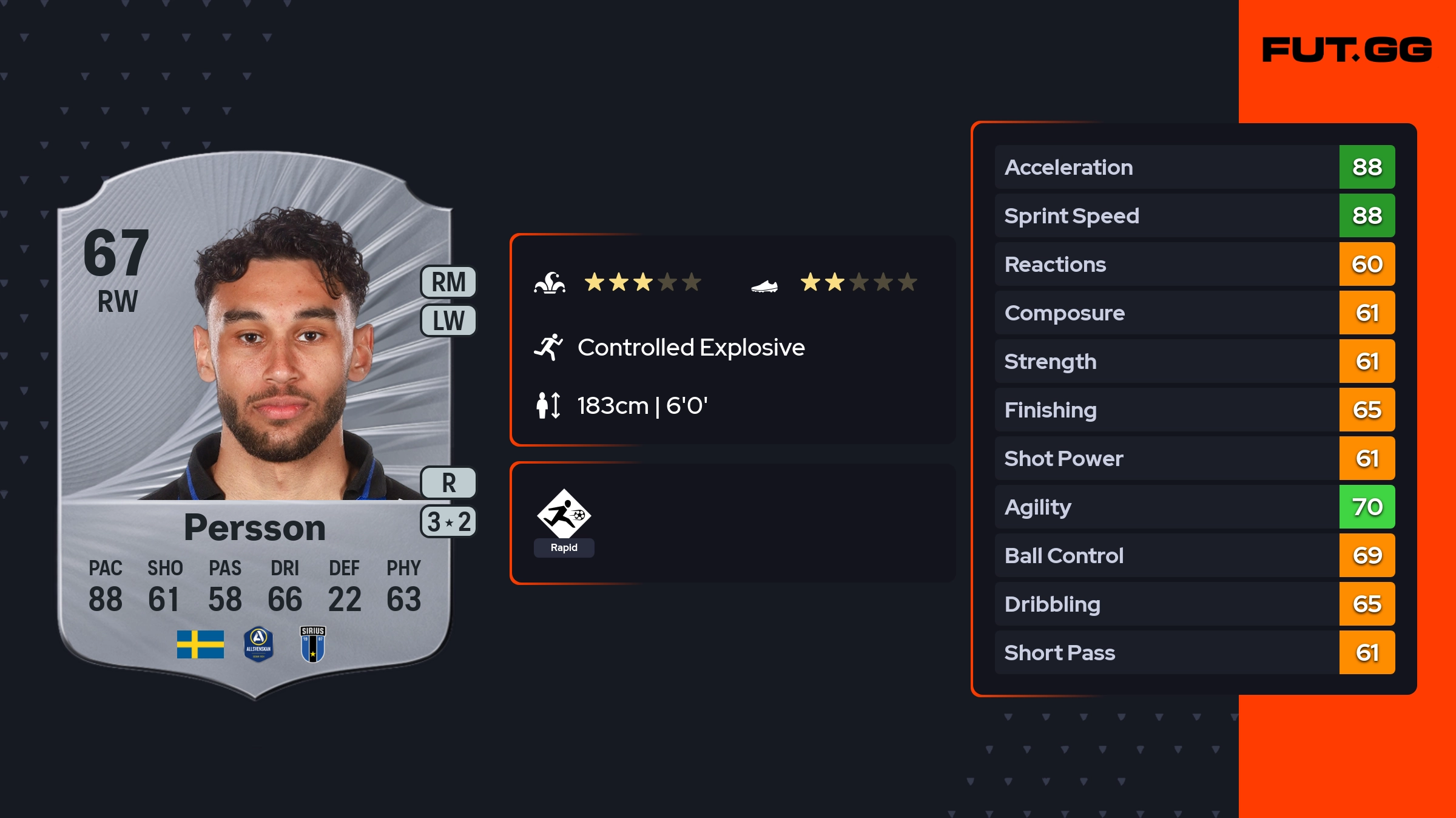
Task: Click the Sprint Speed stat row
Action: [x=1194, y=215]
